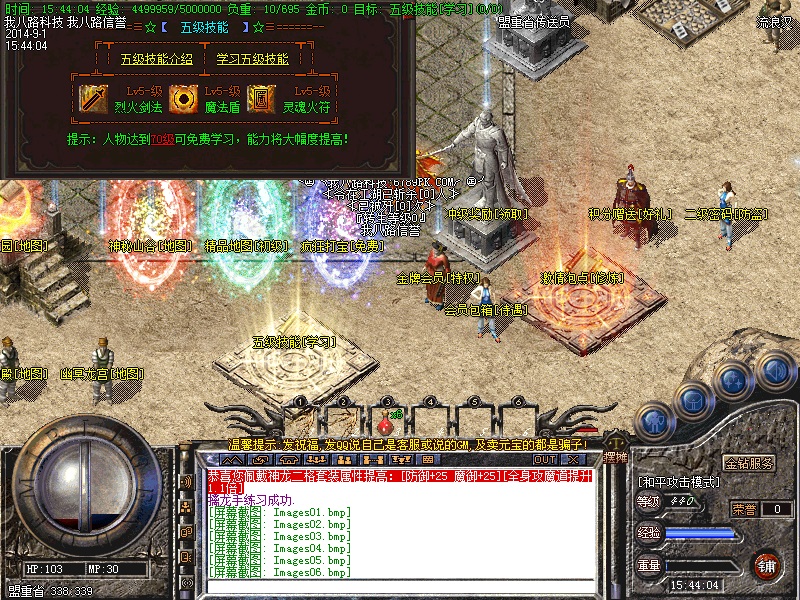This screenshot has width=800, height=600.
Task: Select the 学习五级技能 link
Action: click(x=253, y=58)
